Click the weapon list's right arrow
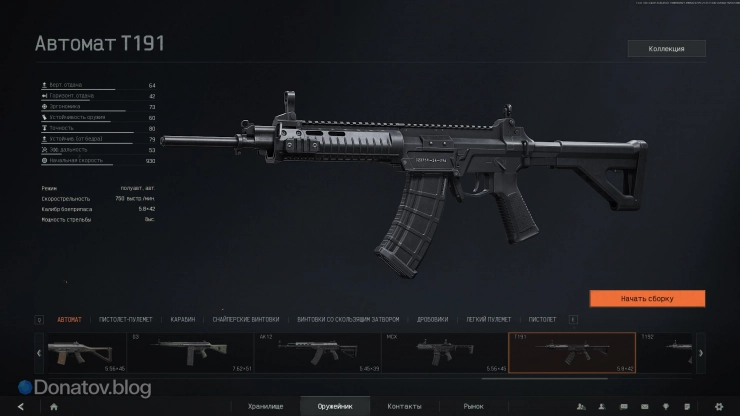This screenshot has height=416, width=740. 700,353
